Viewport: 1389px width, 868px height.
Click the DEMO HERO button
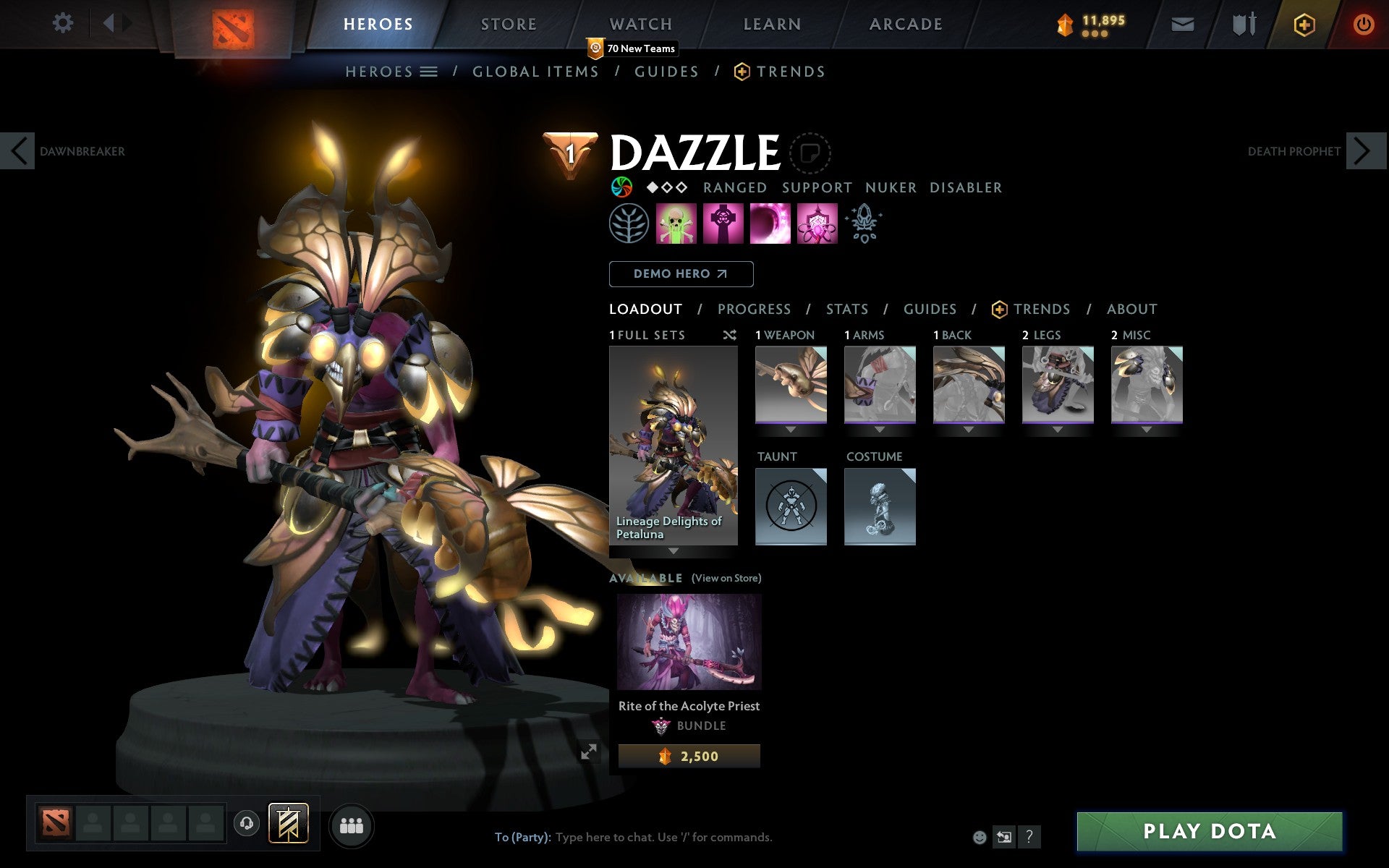681,274
